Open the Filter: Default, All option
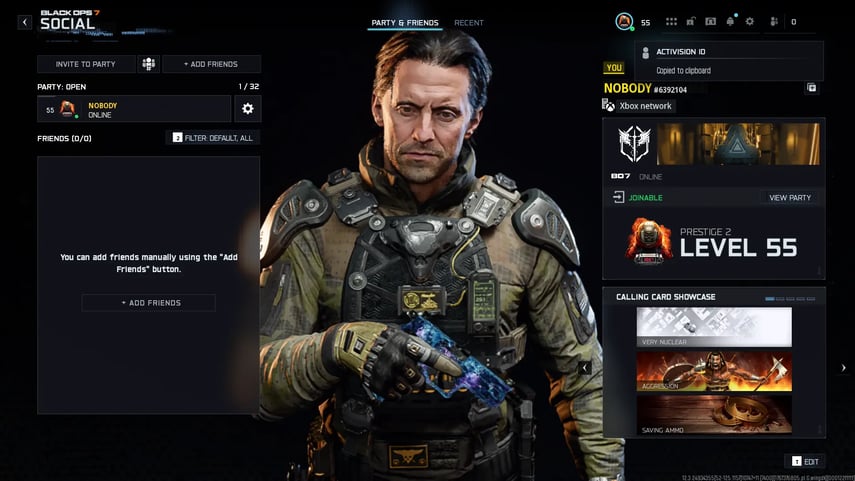 pos(212,137)
